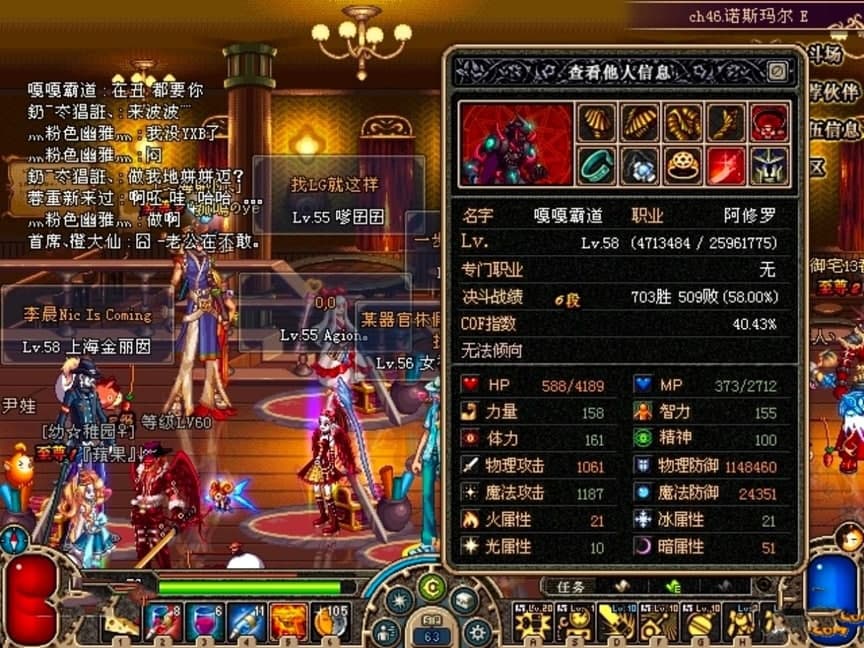Open the character info round button

386,631
